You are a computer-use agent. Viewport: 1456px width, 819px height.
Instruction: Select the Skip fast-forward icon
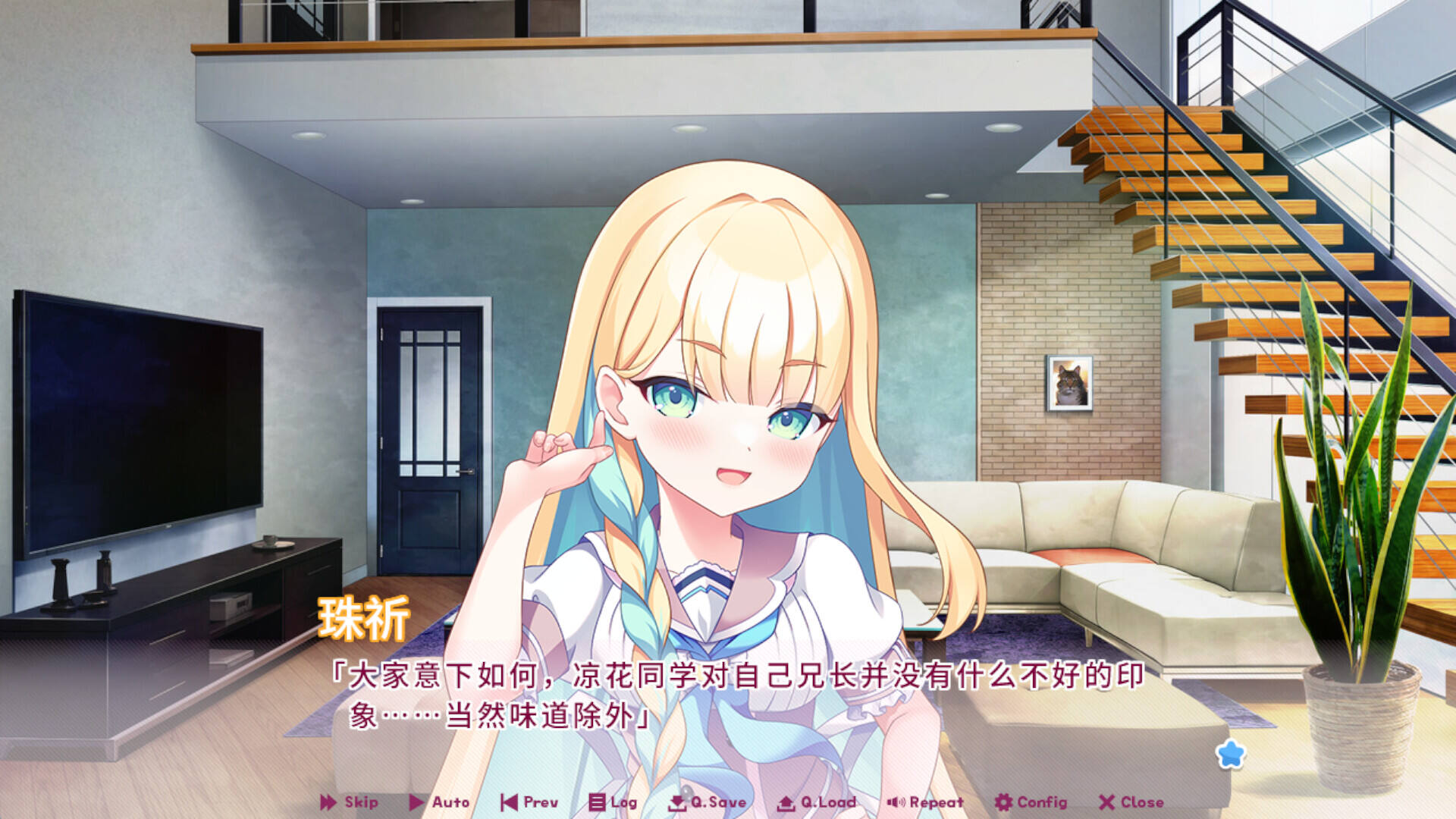click(x=328, y=802)
